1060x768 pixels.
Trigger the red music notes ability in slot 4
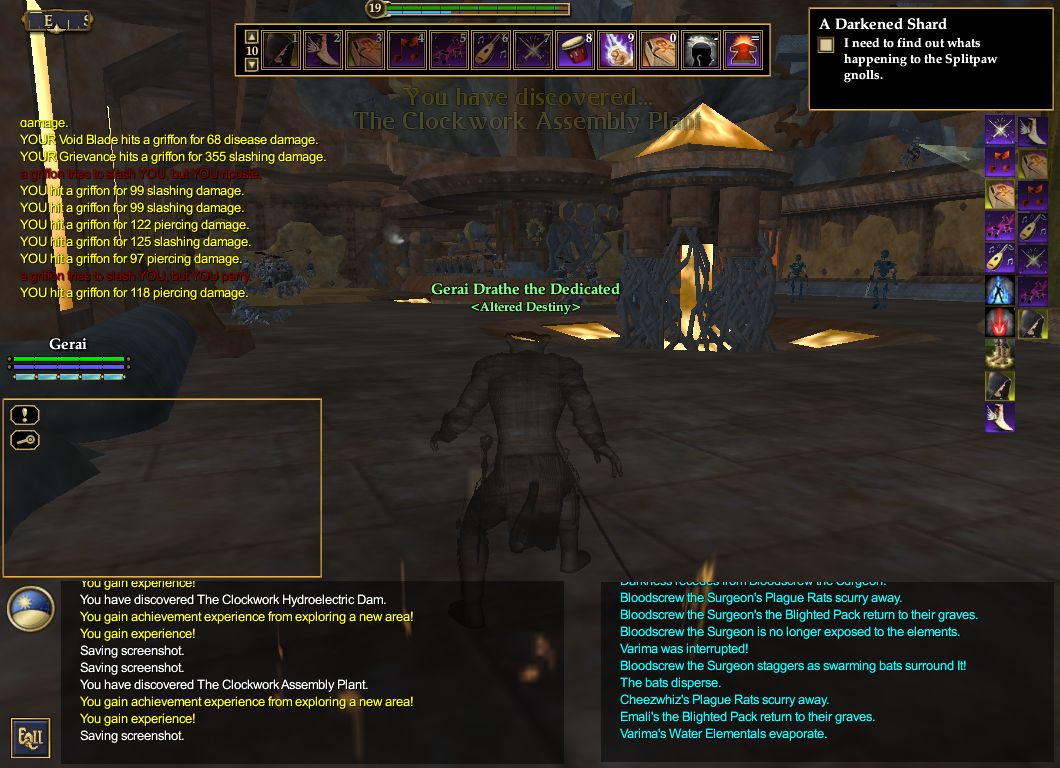coord(407,50)
